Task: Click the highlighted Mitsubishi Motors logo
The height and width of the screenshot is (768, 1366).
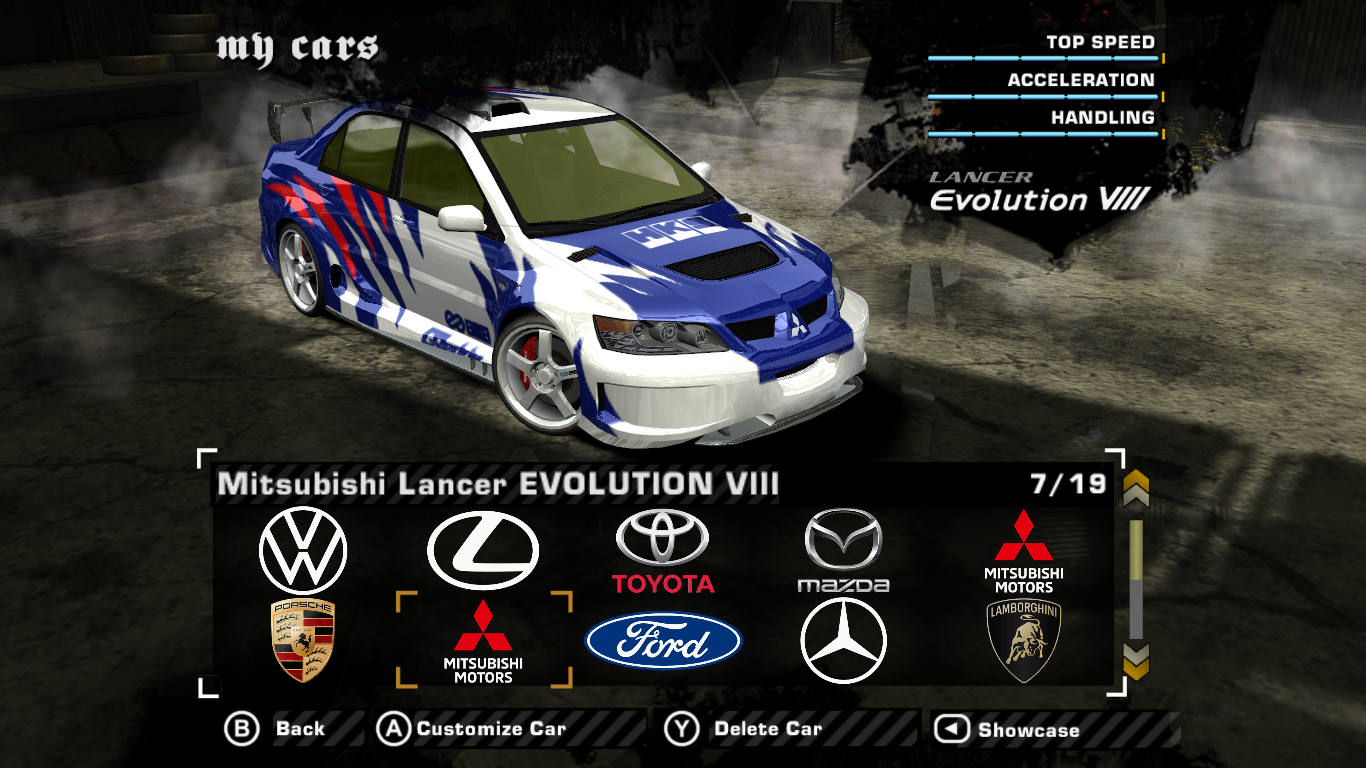Action: click(x=483, y=641)
